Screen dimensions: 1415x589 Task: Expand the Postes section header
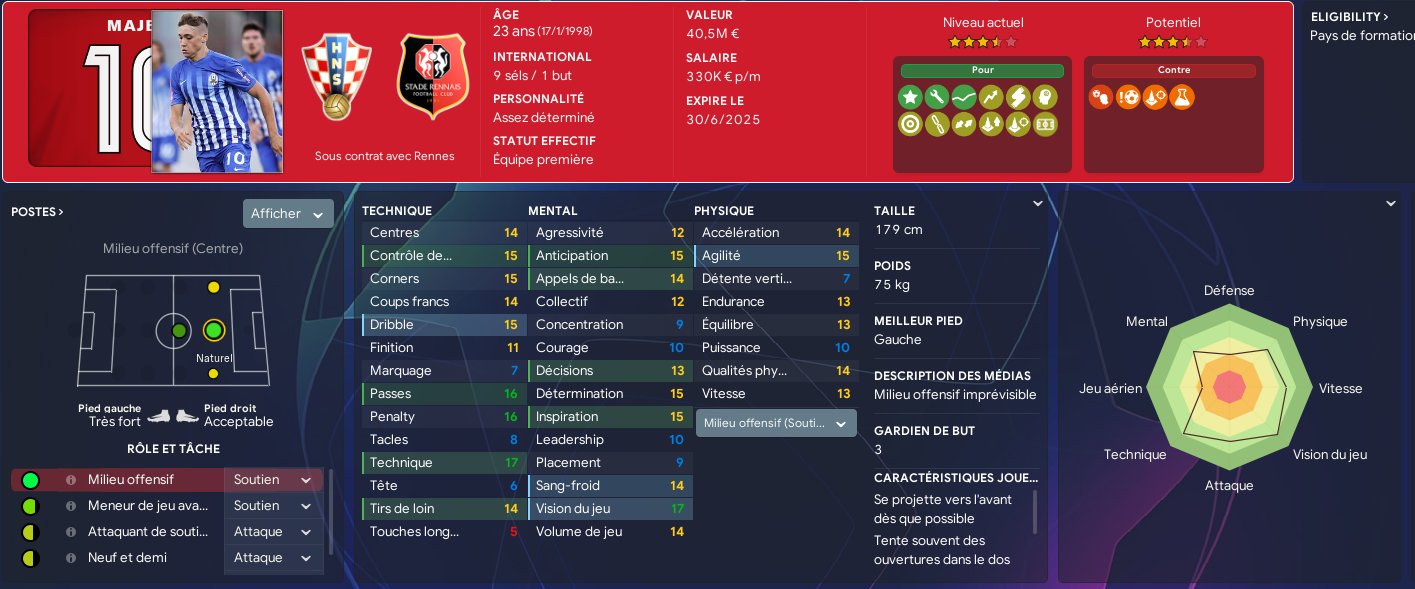[38, 212]
